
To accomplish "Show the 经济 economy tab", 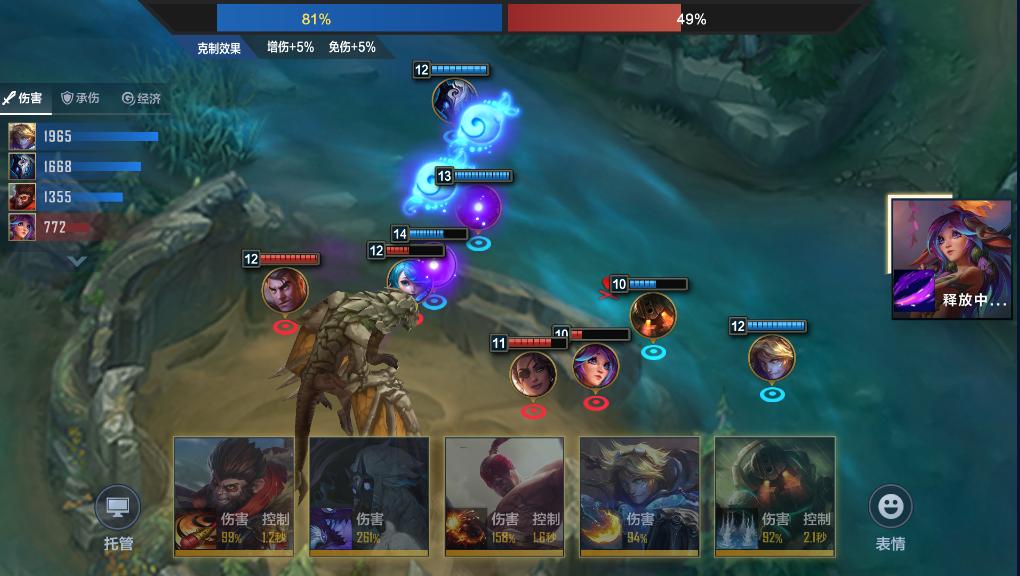I will pyautogui.click(x=141, y=98).
